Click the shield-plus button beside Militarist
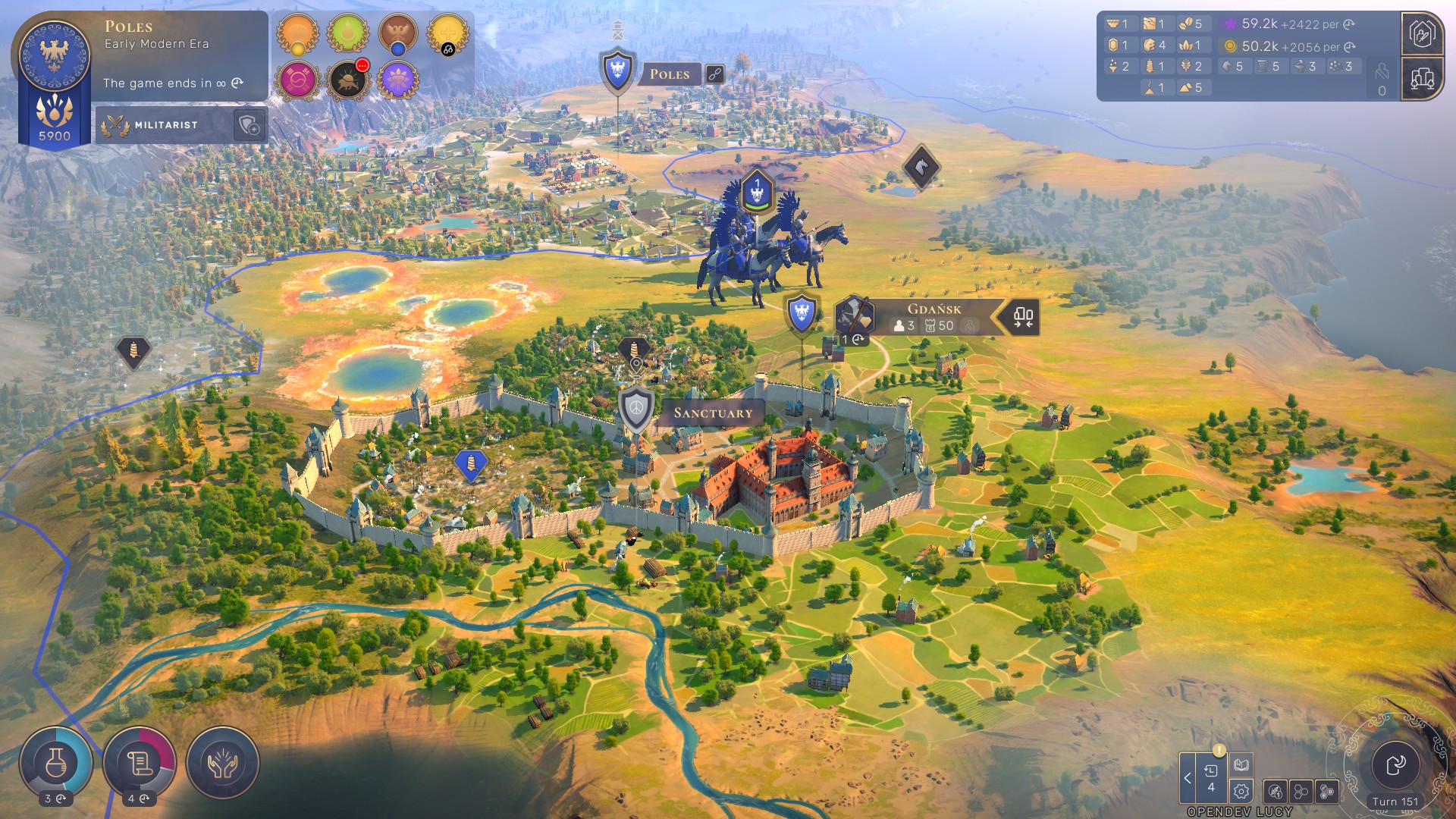Image resolution: width=1456 pixels, height=819 pixels. pos(249,125)
